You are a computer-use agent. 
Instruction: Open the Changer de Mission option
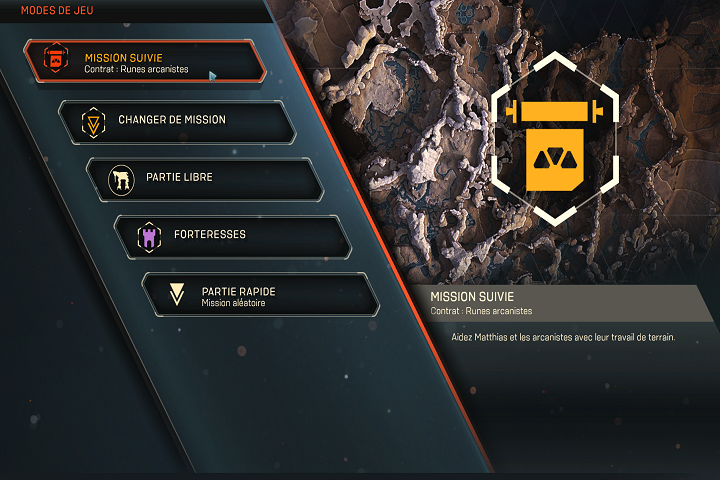(178, 121)
